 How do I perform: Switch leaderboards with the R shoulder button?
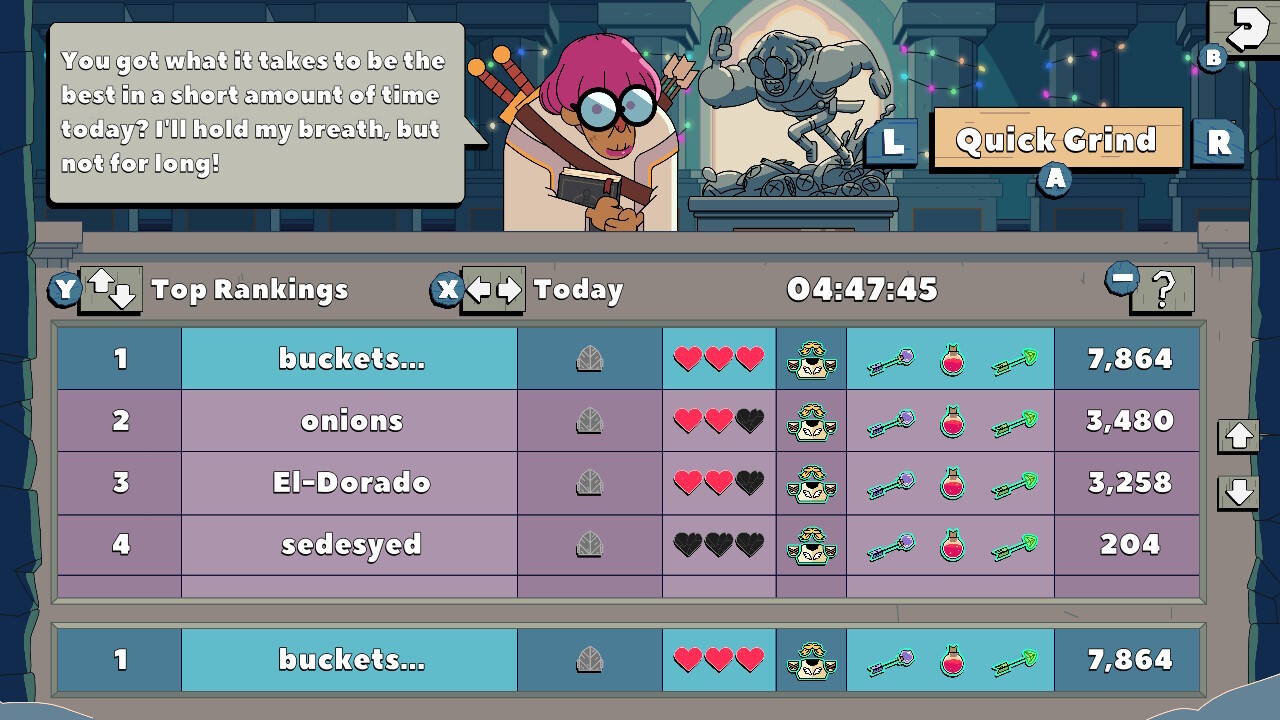coord(1216,141)
